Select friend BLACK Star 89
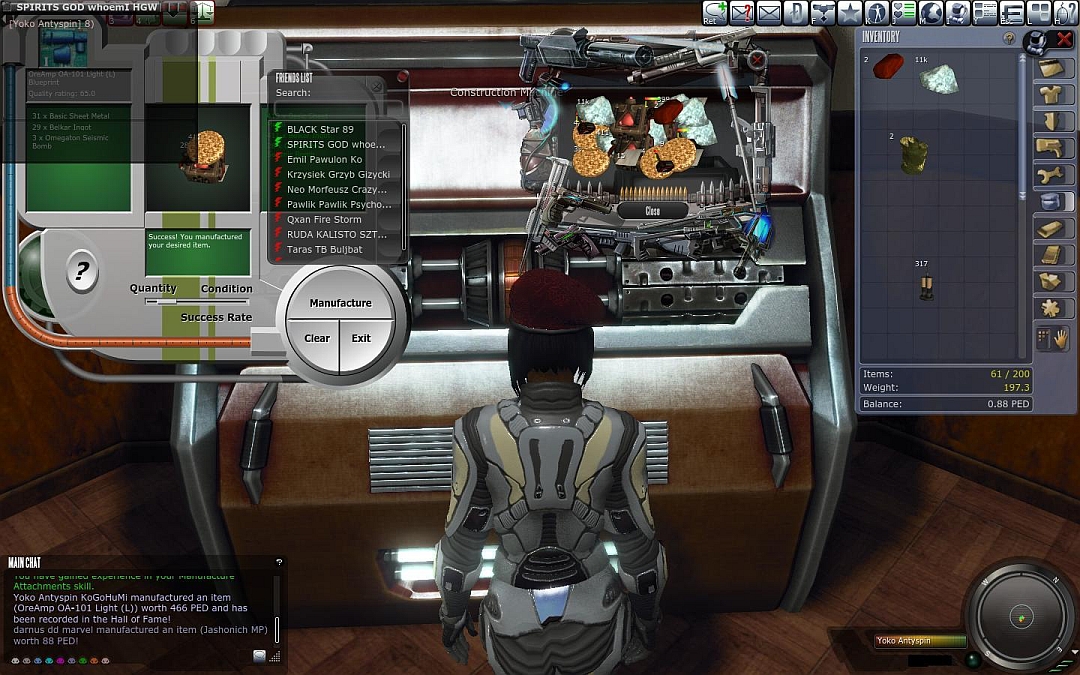This screenshot has height=675, width=1080. (320, 129)
